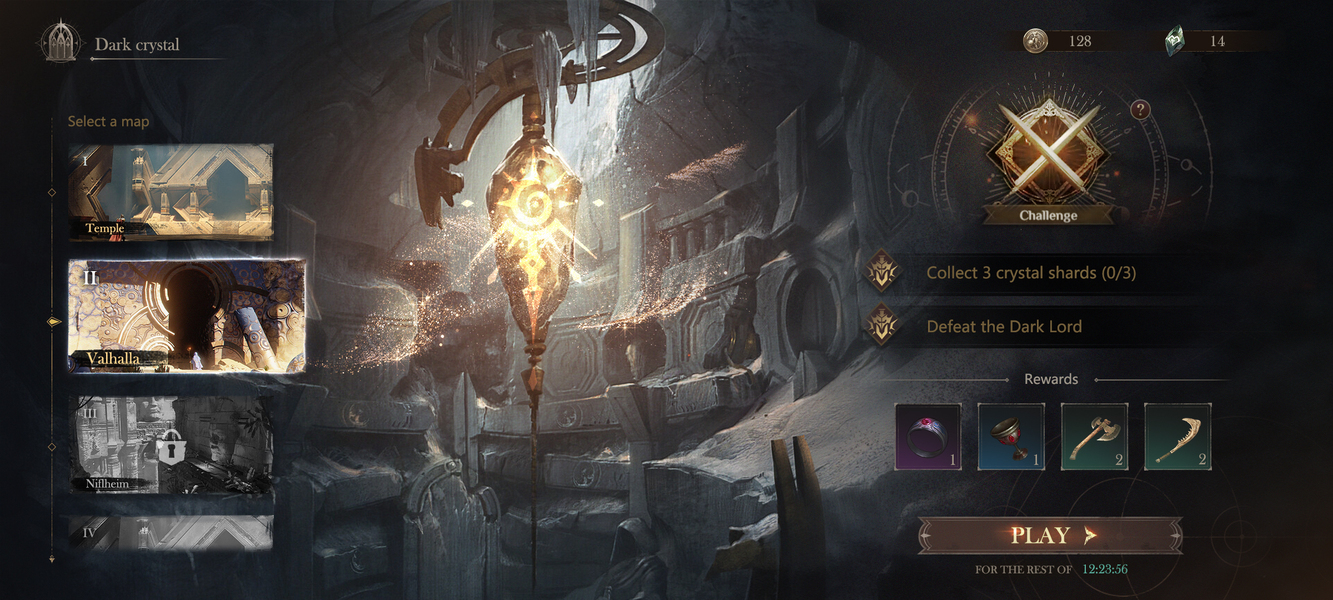This screenshot has width=1333, height=600.
Task: Select the Collect 3 crystal shards objective
Action: 1030,273
